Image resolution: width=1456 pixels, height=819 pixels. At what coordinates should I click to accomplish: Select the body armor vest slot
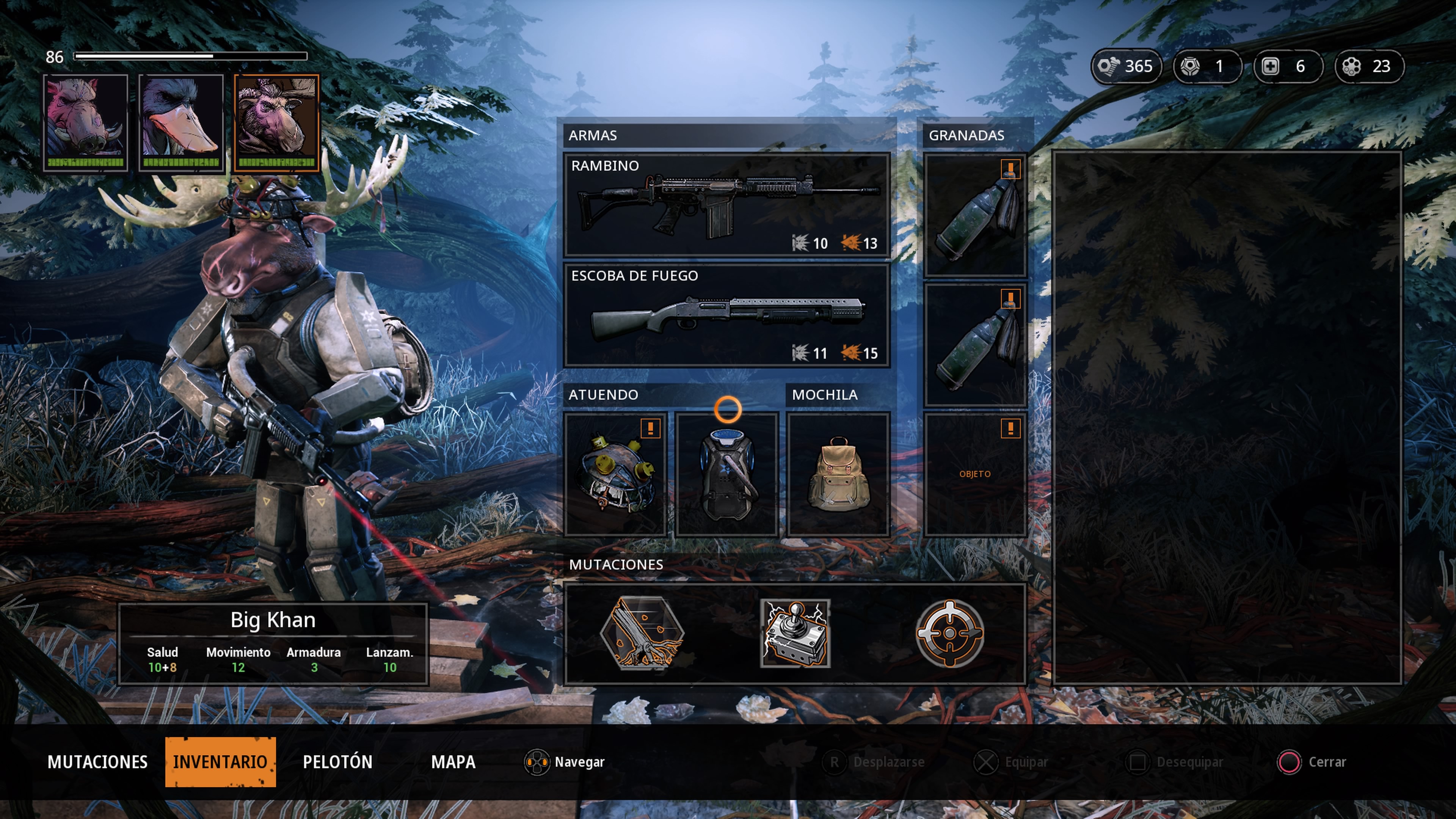(x=726, y=474)
